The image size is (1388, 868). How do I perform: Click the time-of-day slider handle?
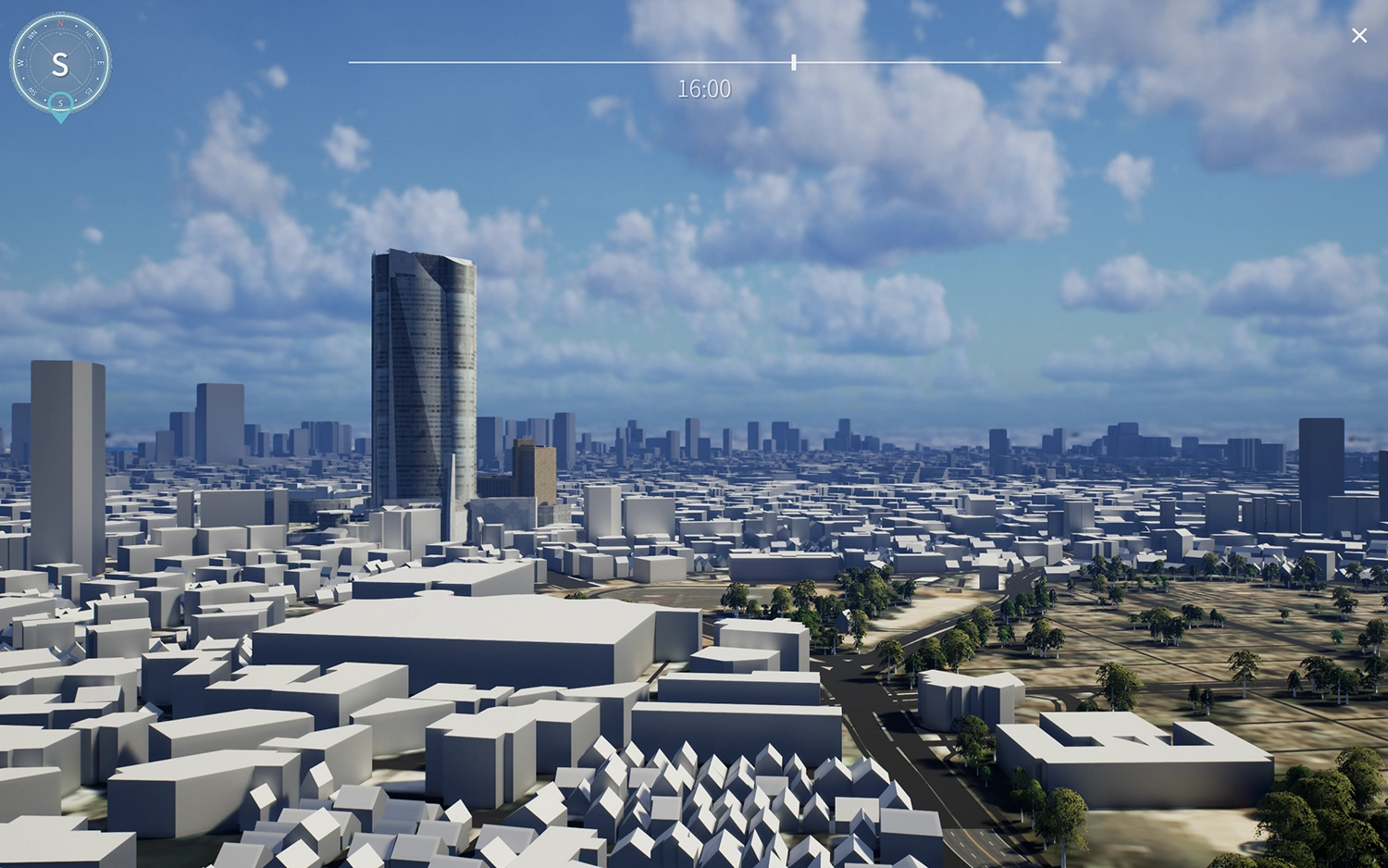[x=794, y=62]
